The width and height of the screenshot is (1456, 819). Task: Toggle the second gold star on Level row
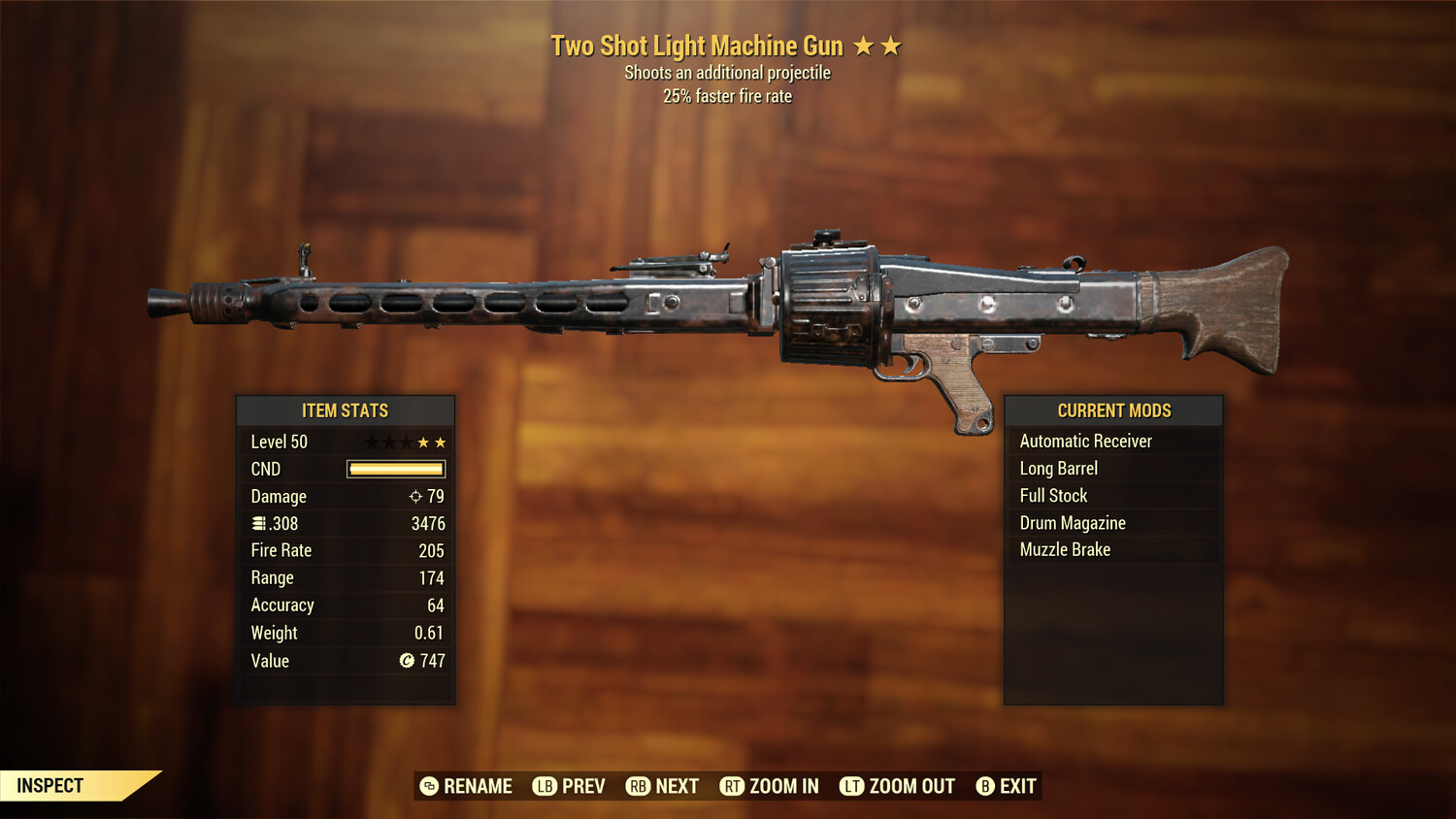(x=442, y=442)
